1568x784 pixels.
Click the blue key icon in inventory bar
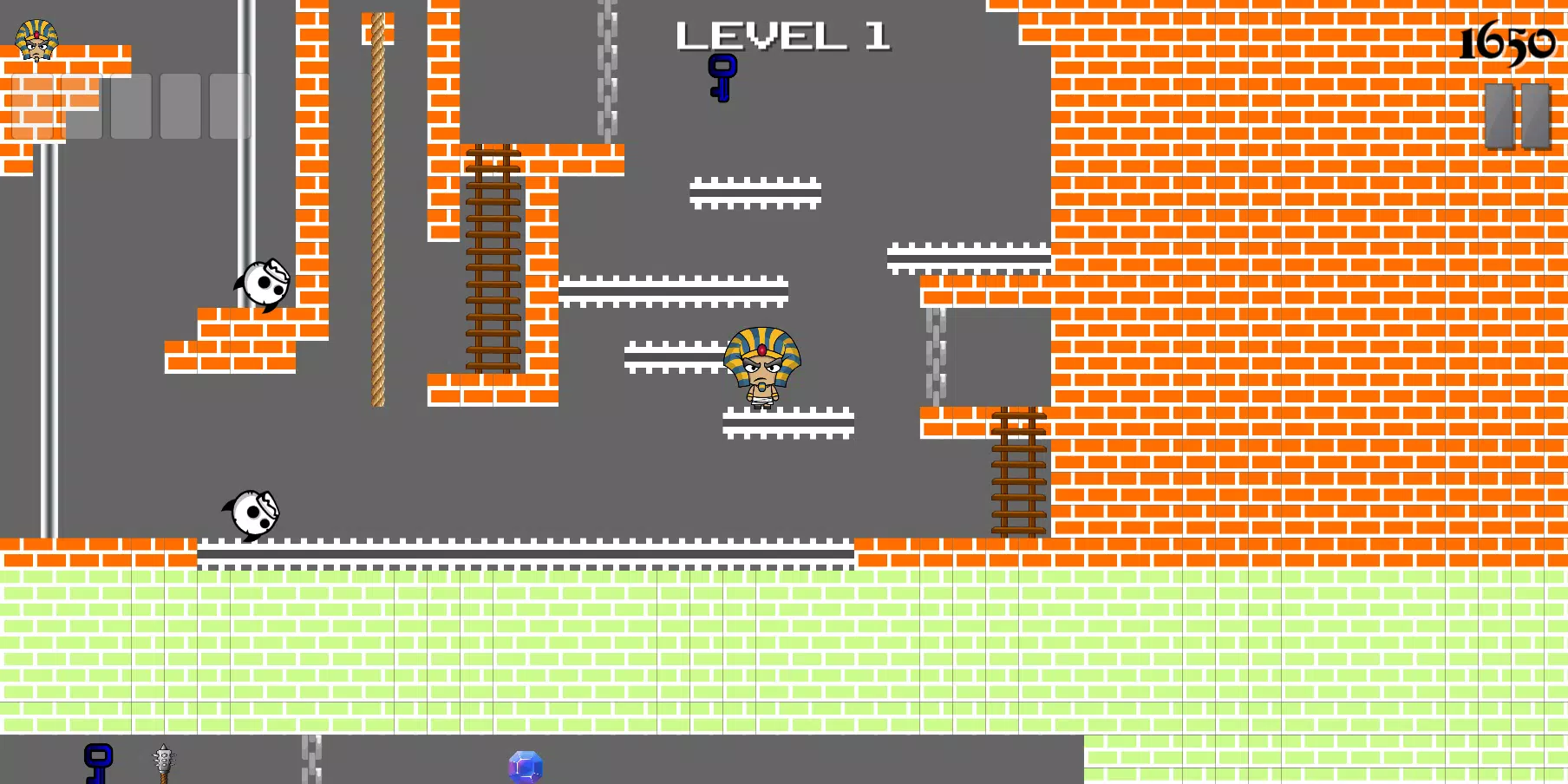pos(98,763)
